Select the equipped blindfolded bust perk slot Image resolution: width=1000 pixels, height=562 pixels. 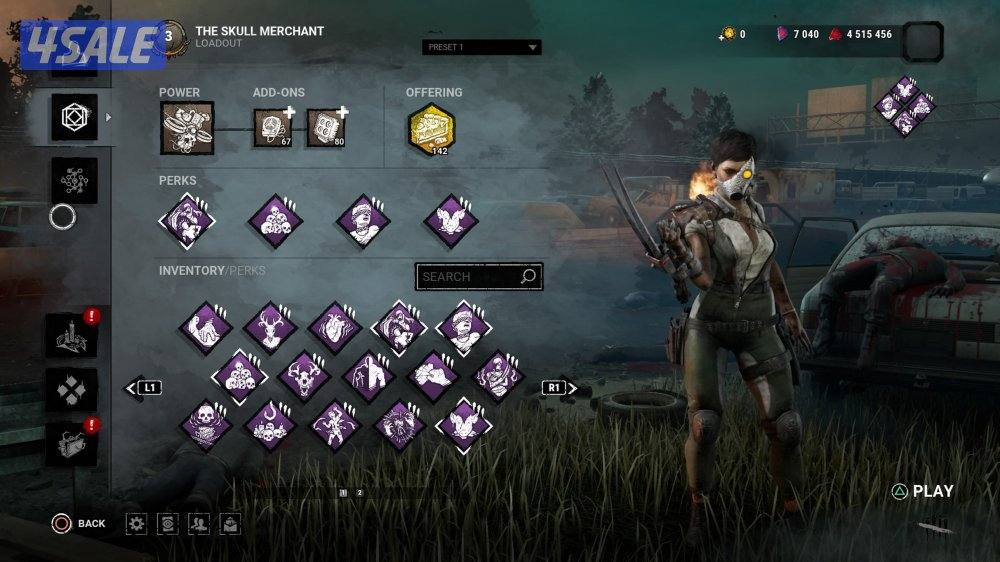pos(362,221)
